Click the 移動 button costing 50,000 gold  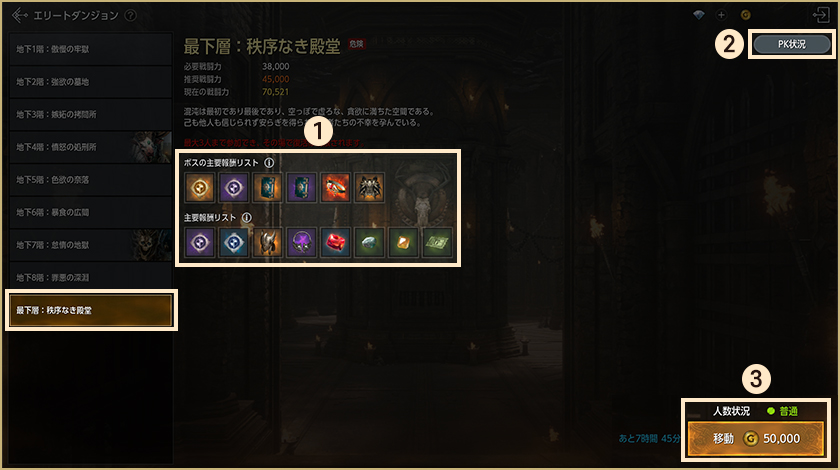[756, 438]
